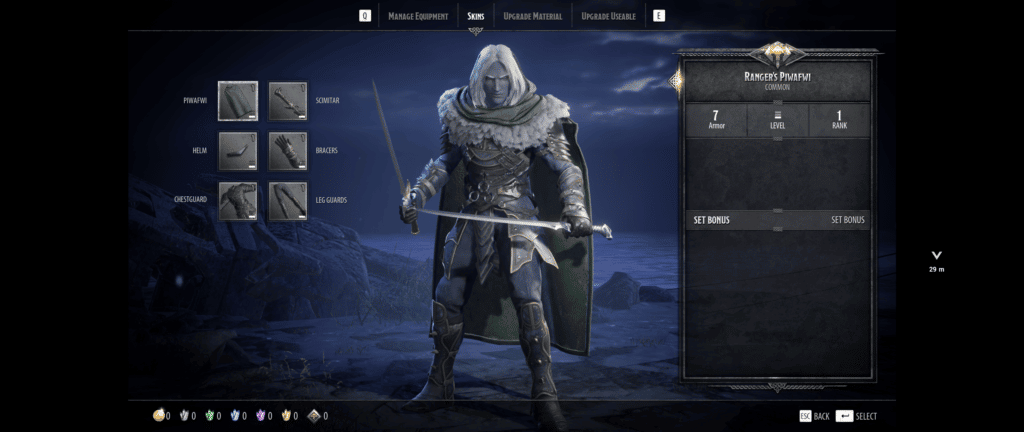1024x432 pixels.
Task: Select the Piwafwi cloak slot
Action: (238, 101)
